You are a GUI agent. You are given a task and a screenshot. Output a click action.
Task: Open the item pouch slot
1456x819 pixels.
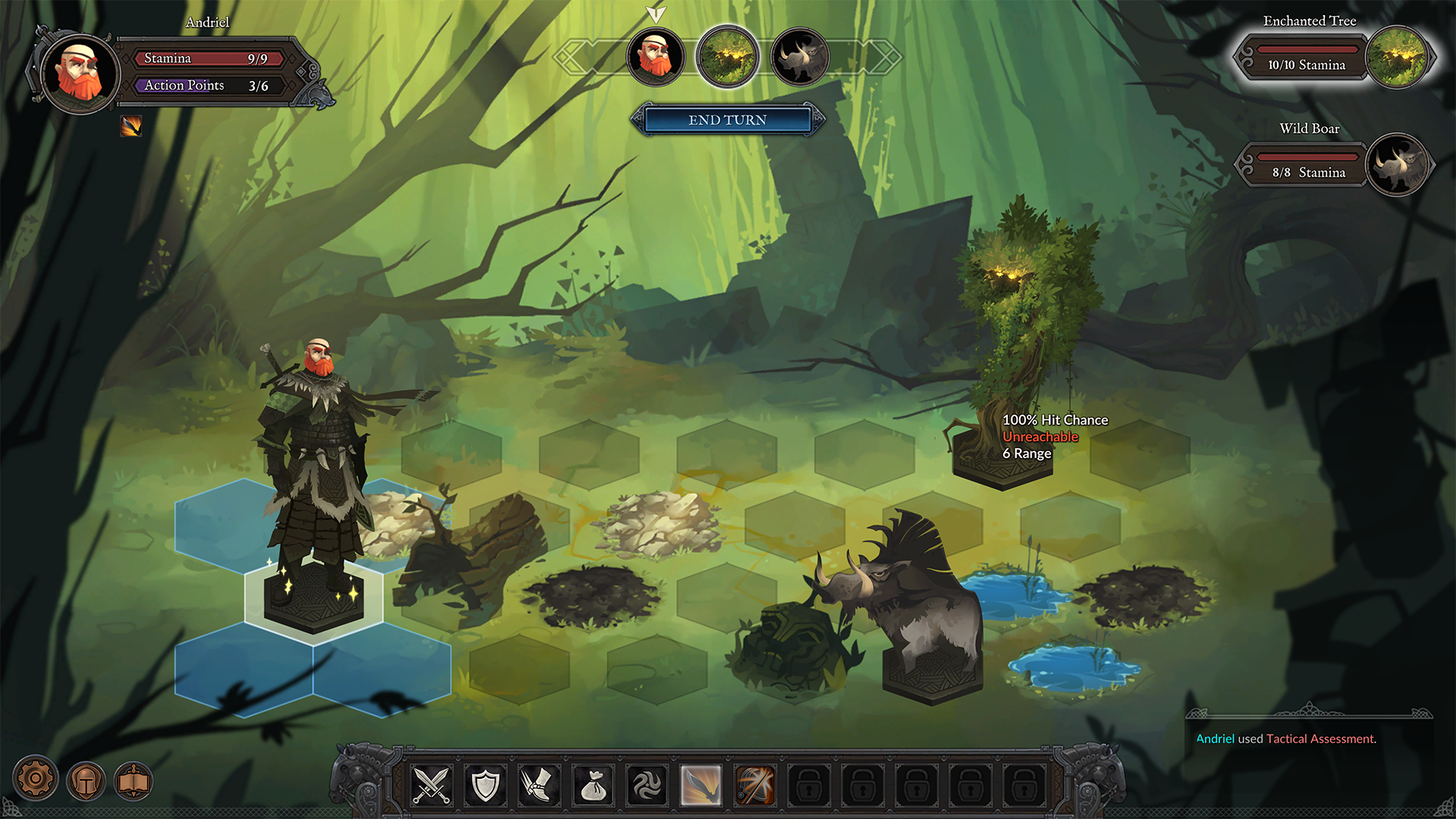pos(593,785)
